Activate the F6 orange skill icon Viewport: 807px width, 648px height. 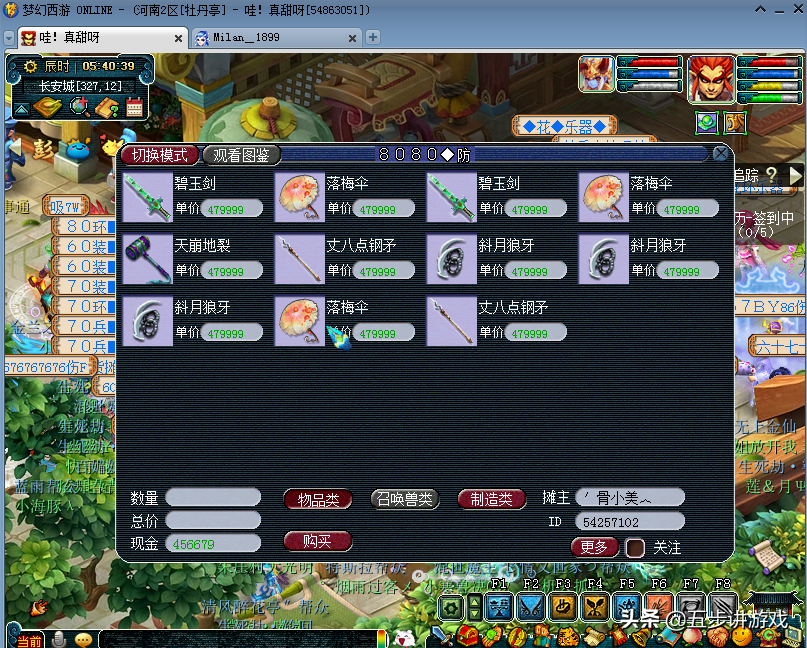click(x=658, y=606)
